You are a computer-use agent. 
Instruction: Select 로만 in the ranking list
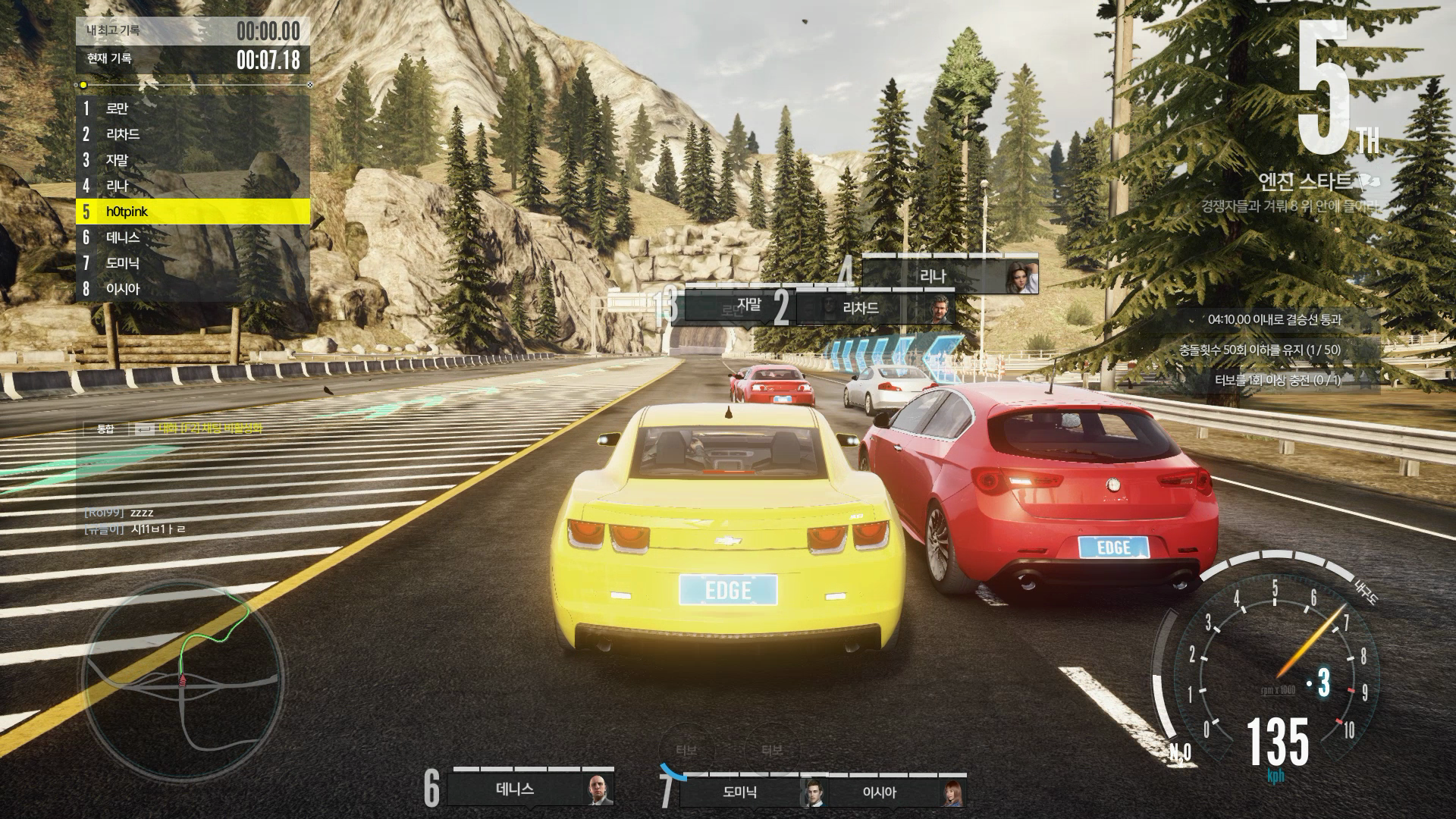[193, 108]
